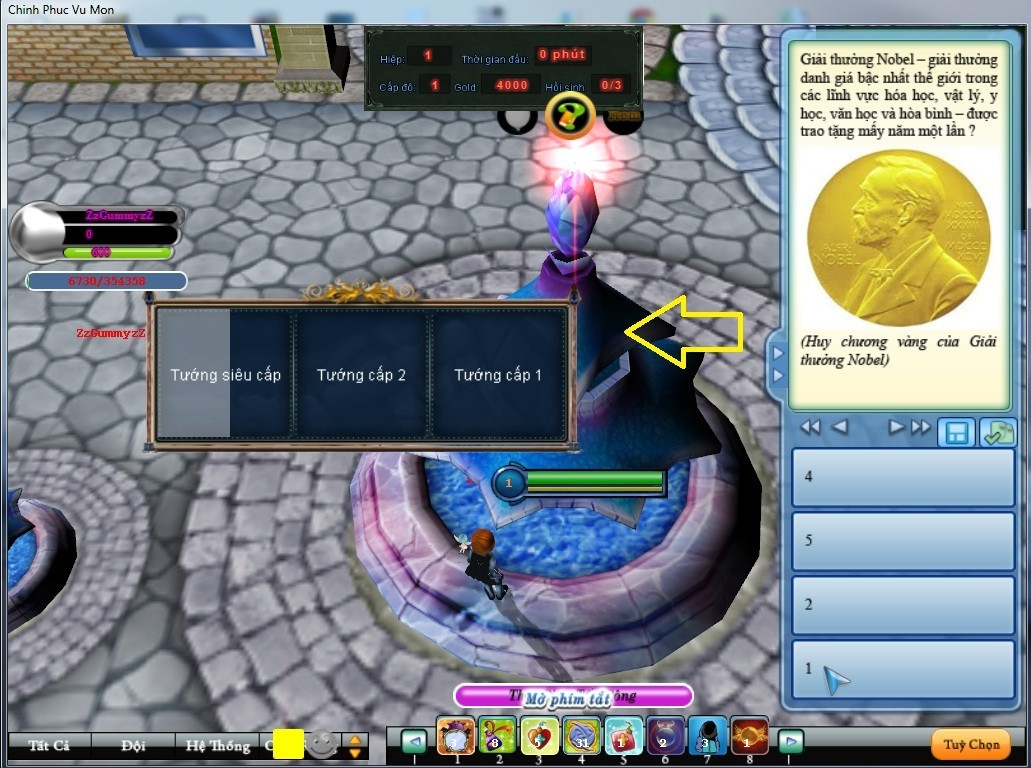
Task: Page the hotbar right with the arrow button
Action: (791, 742)
